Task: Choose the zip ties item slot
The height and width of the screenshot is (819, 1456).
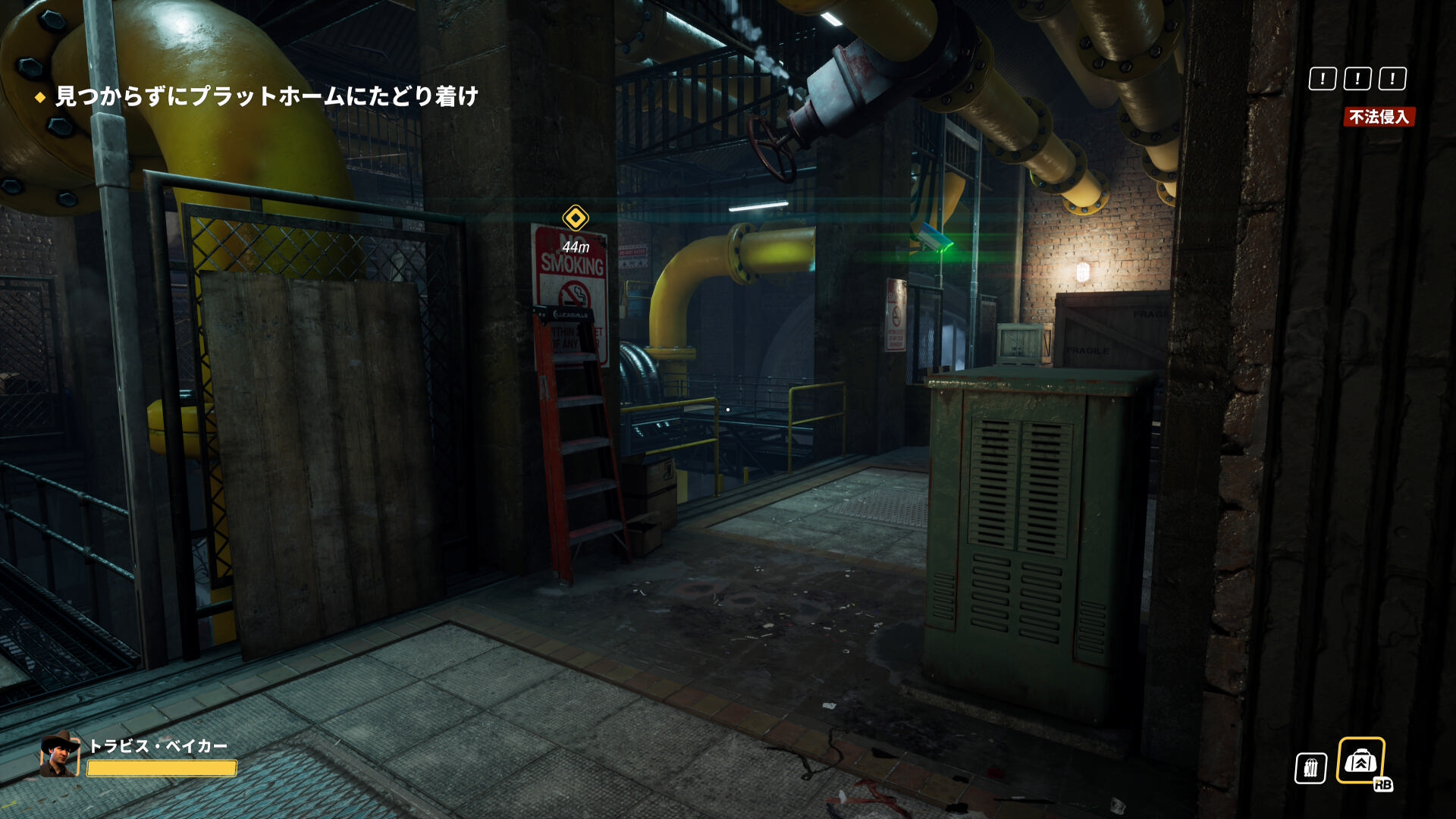Action: point(1310,768)
